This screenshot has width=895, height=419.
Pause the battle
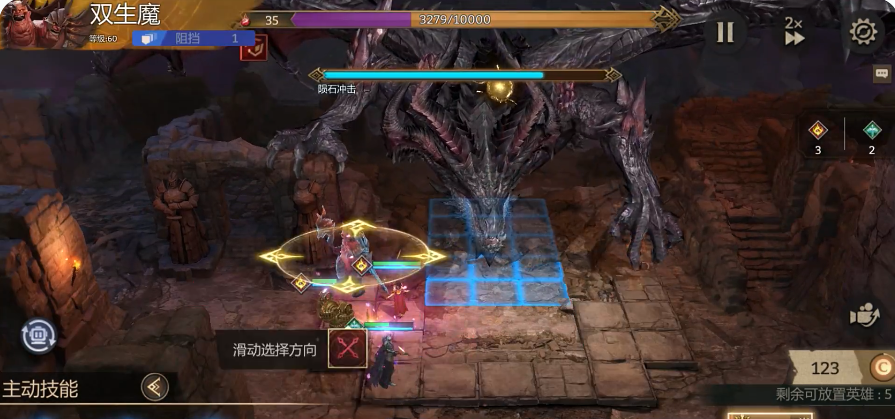point(725,32)
